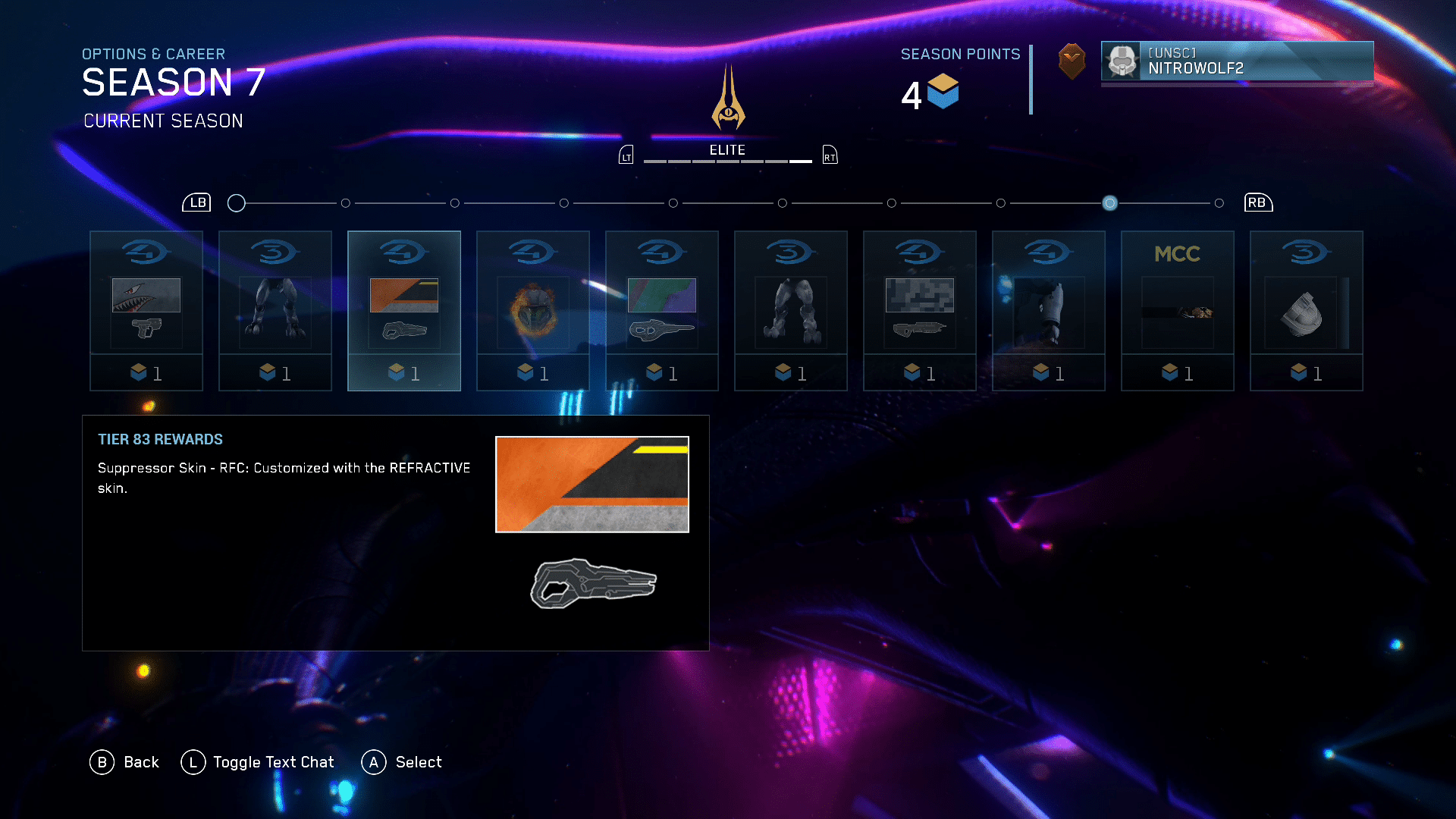1456x819 pixels.
Task: Choose the orange Suppressor skin tile
Action: pos(404,311)
